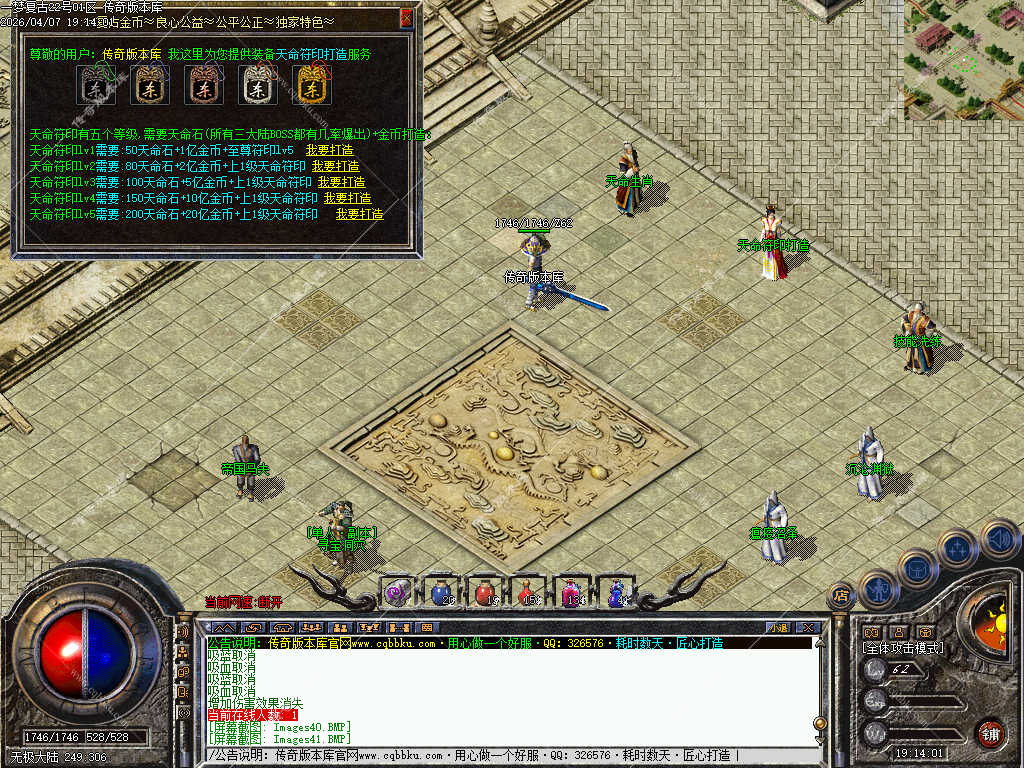Toggle the 全体攻击模式 attack mode label

coord(903,648)
